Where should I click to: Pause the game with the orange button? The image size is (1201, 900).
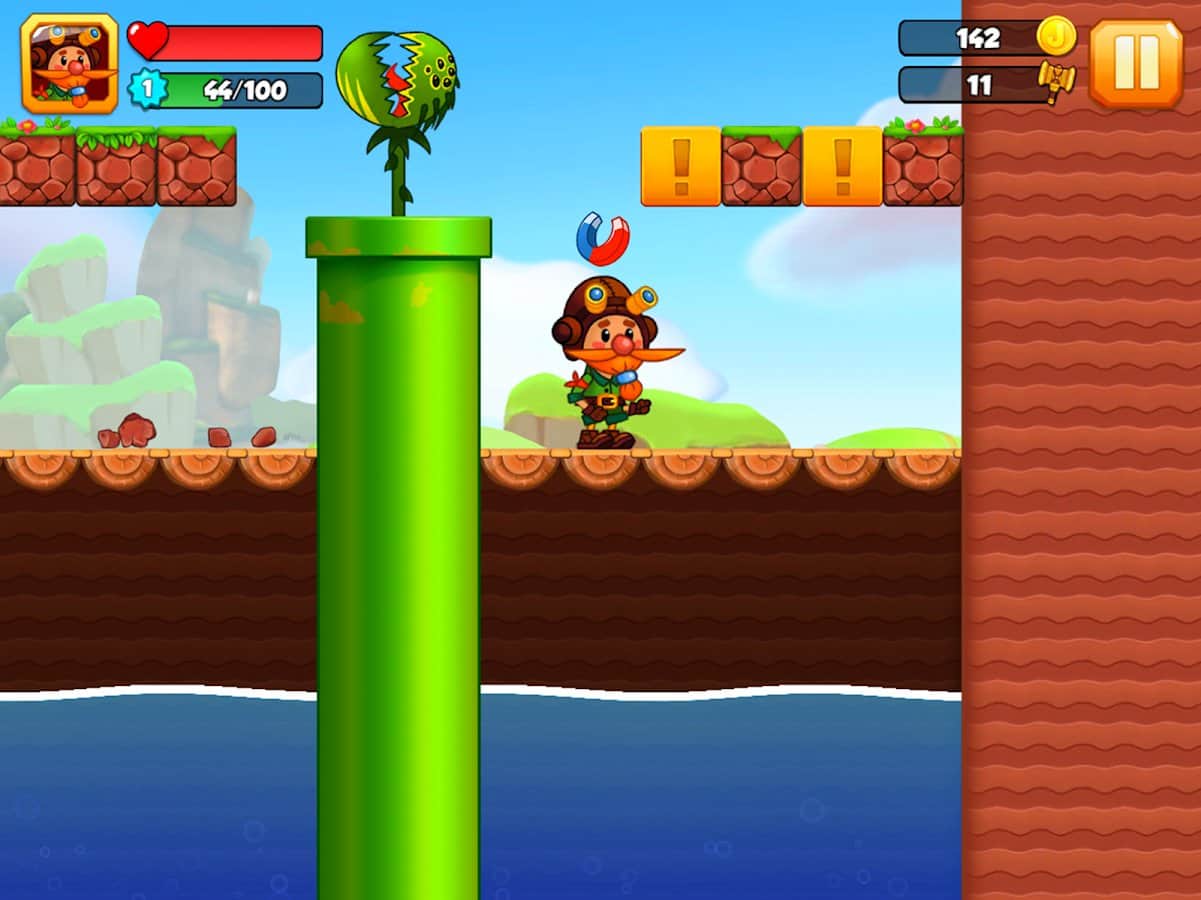pos(1136,63)
